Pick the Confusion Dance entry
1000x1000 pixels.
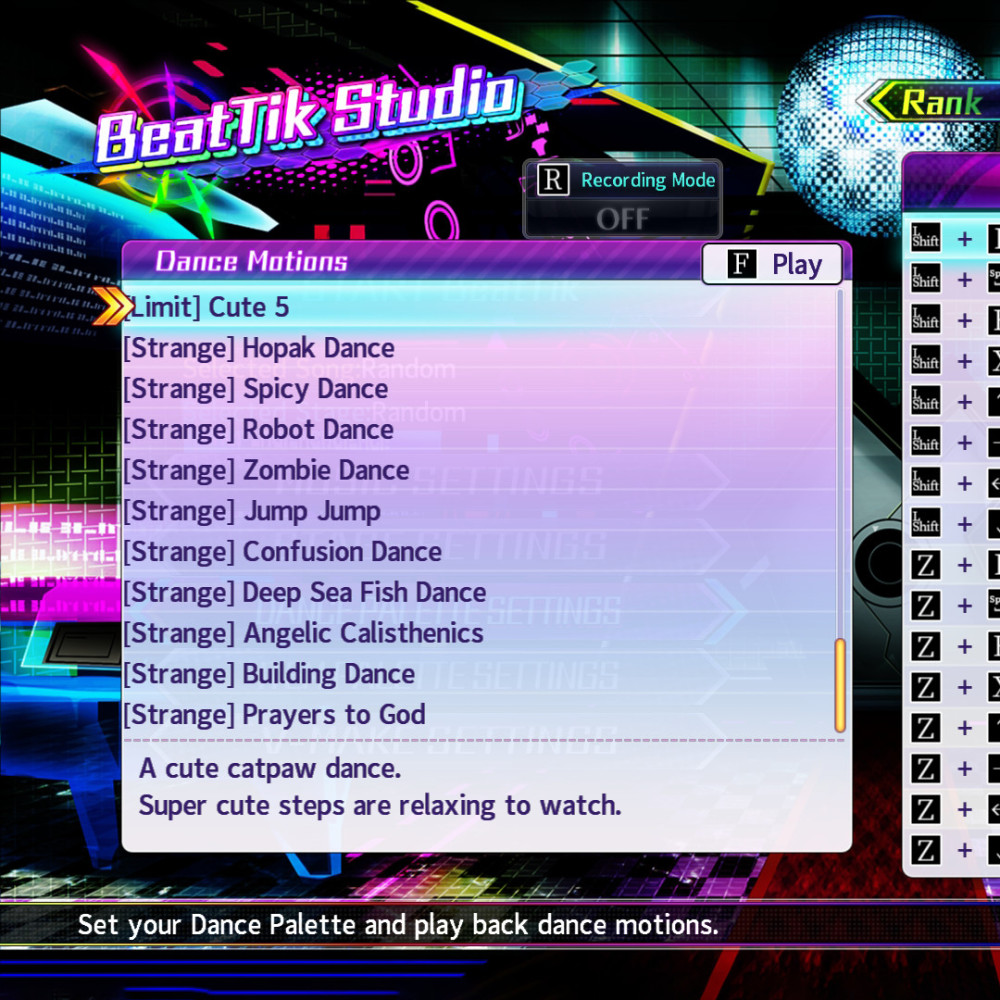(282, 552)
